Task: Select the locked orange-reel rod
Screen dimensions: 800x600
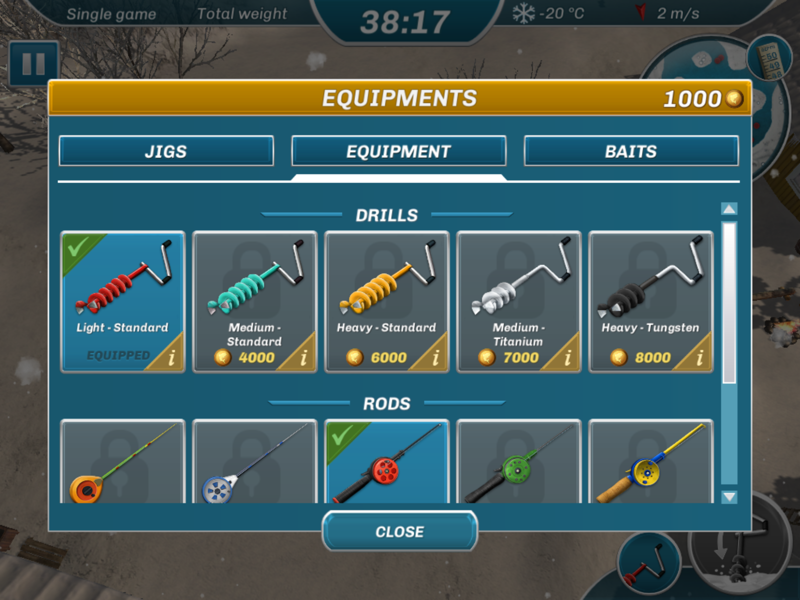Action: click(122, 462)
